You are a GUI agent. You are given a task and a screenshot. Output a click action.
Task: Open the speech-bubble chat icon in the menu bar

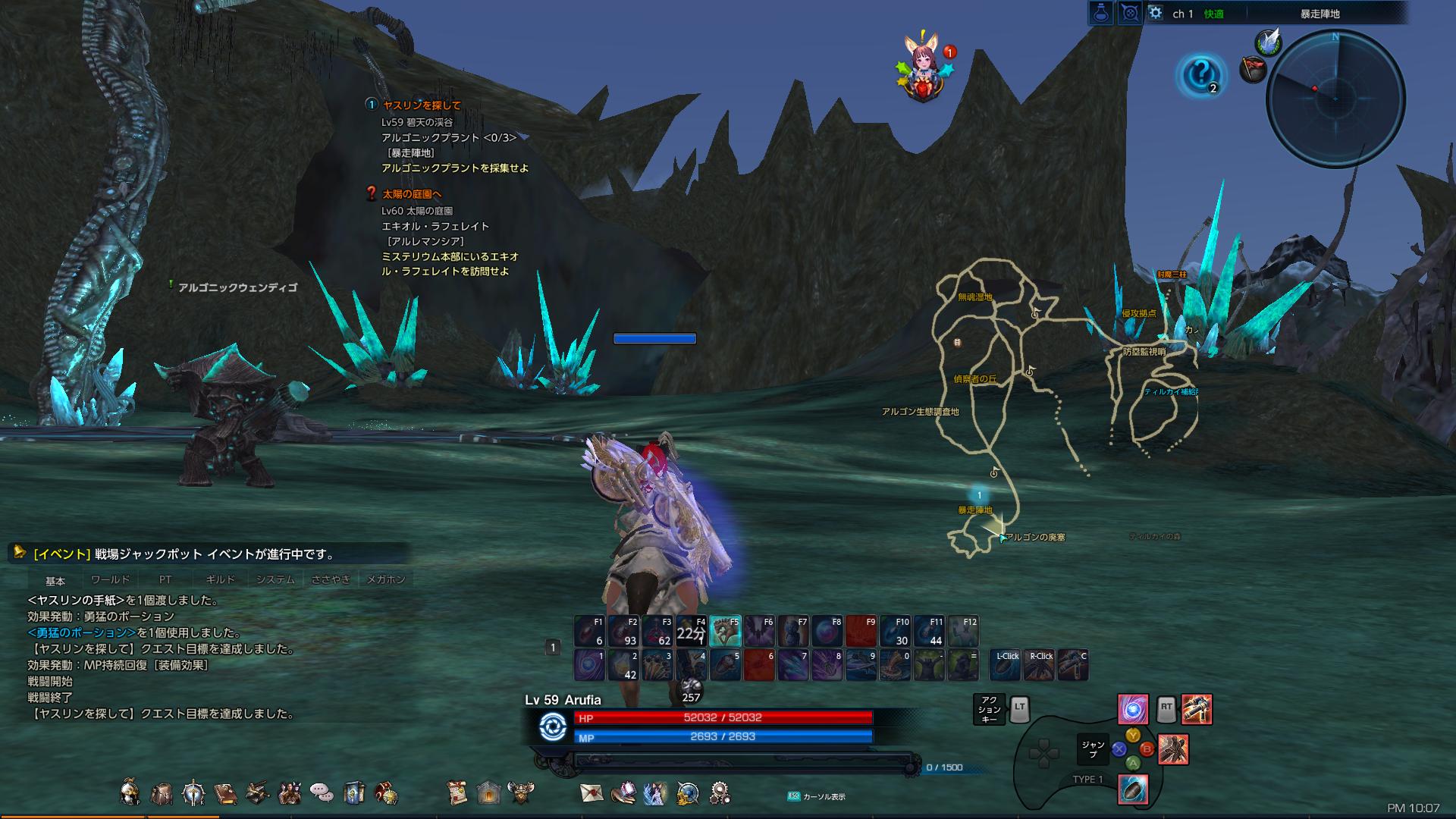pyautogui.click(x=322, y=793)
